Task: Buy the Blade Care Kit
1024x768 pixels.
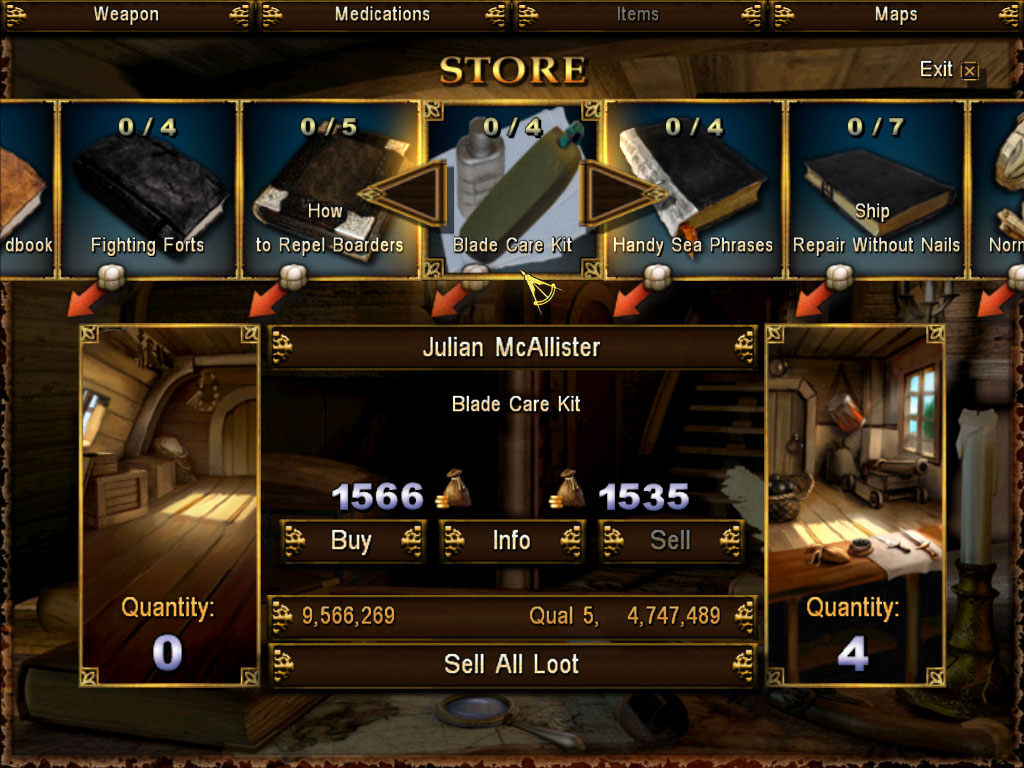Action: [351, 541]
